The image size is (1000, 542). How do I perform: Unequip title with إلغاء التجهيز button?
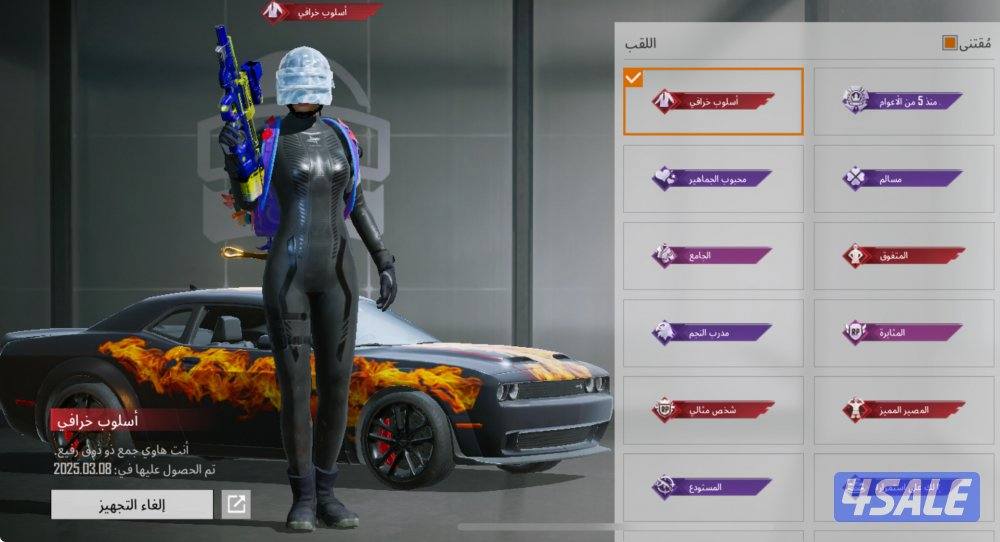click(132, 504)
